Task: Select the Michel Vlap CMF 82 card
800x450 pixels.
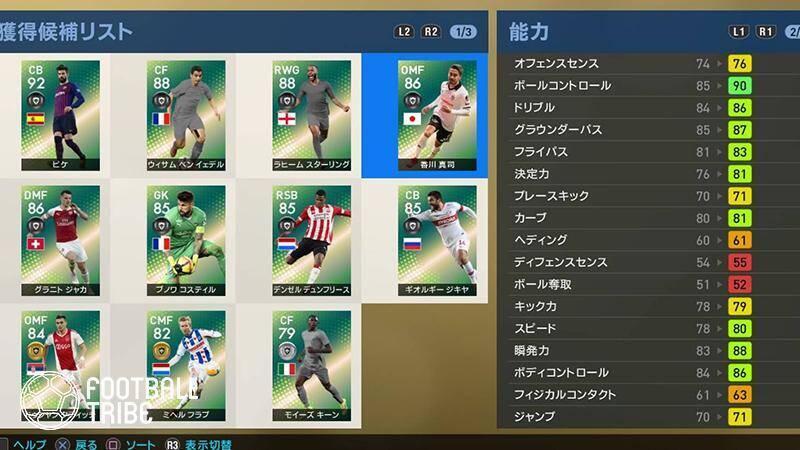Action: (186, 365)
